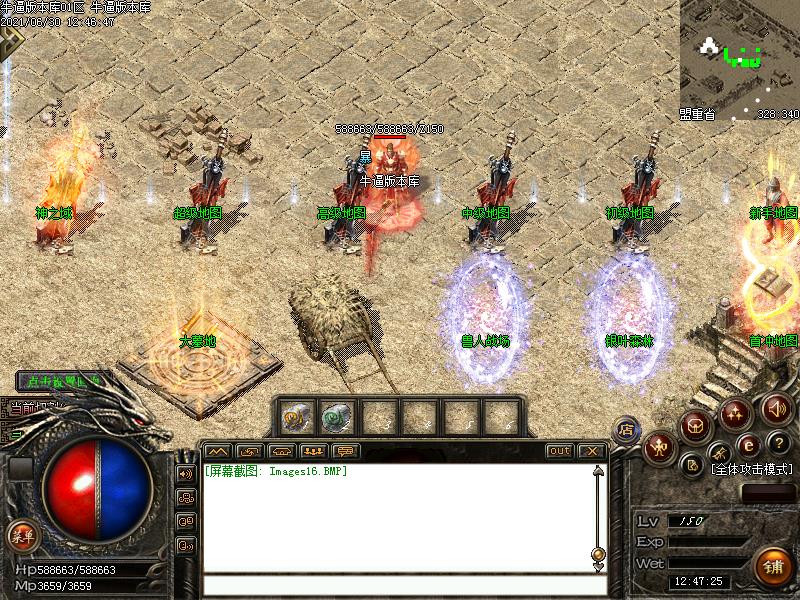
Task: Select the group members chat channel tab
Action: tap(314, 451)
